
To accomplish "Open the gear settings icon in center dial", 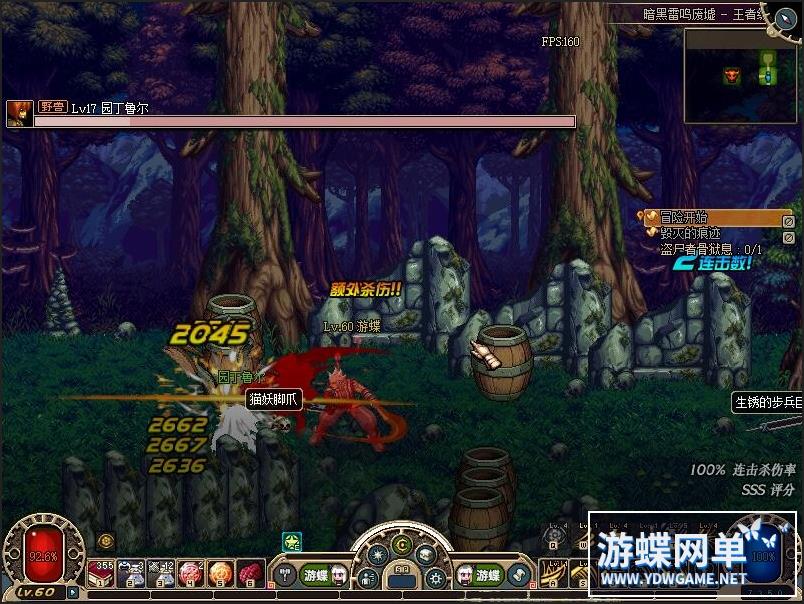I will 436,577.
